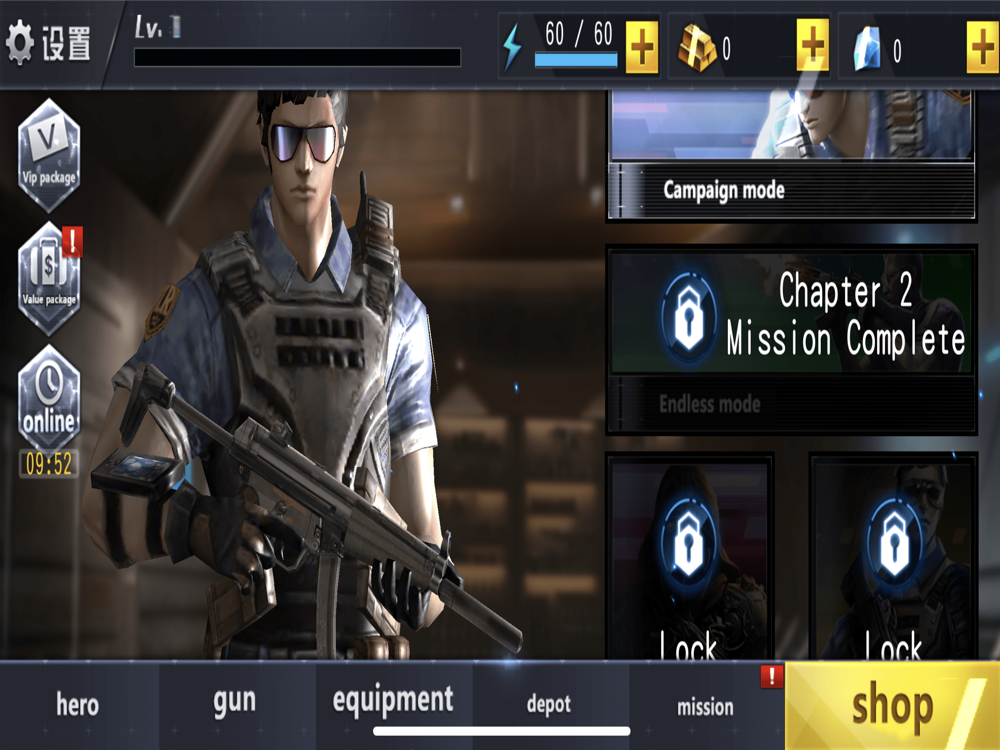Image resolution: width=1000 pixels, height=750 pixels.
Task: Show the mission tab
Action: point(705,706)
